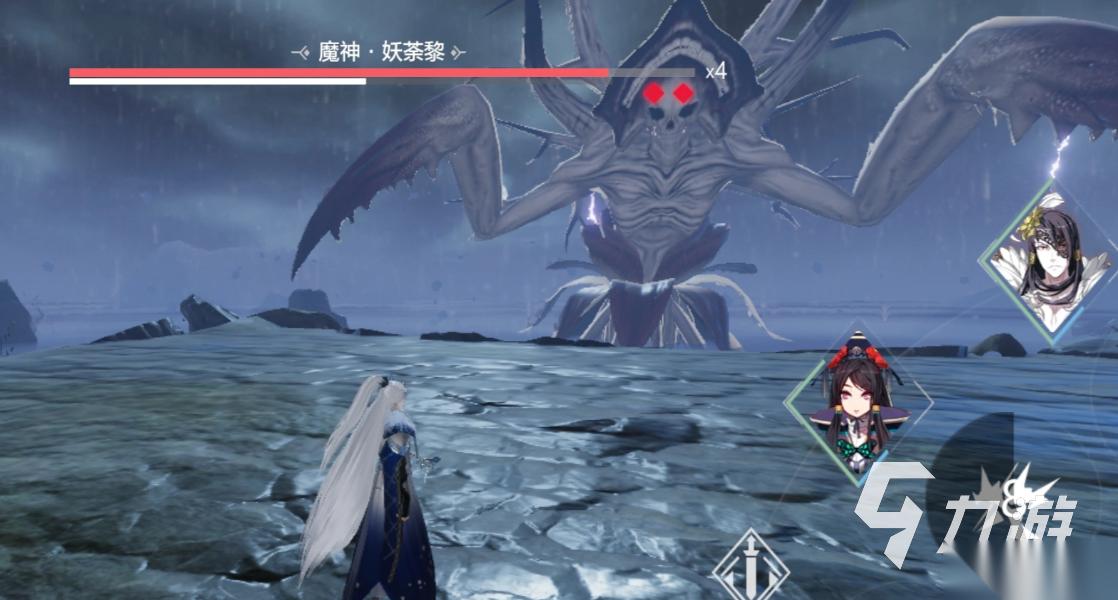Switch to the masked character with gold headpiece
This screenshot has width=1118, height=600.
coord(1047,262)
